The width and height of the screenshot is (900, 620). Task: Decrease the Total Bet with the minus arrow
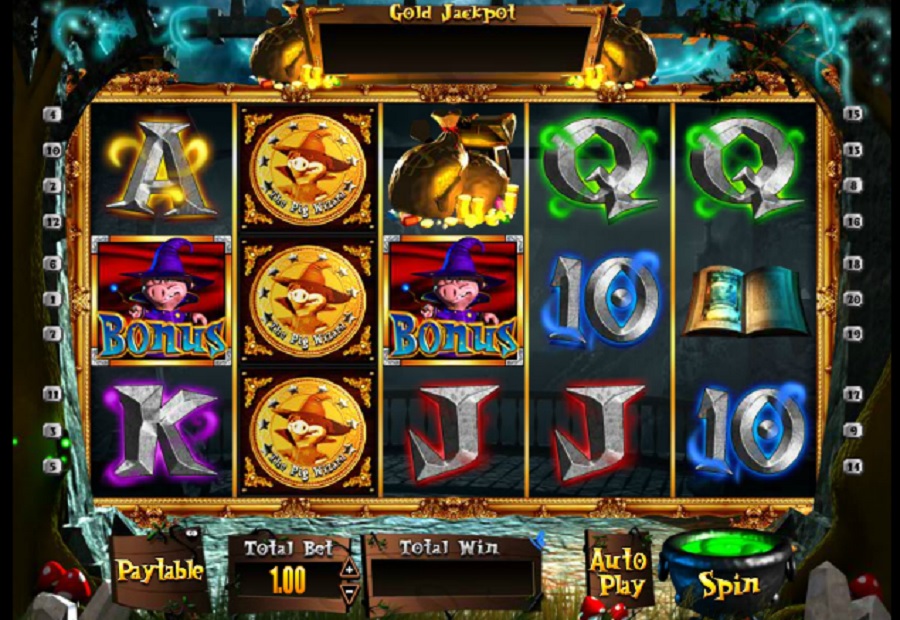tap(349, 591)
